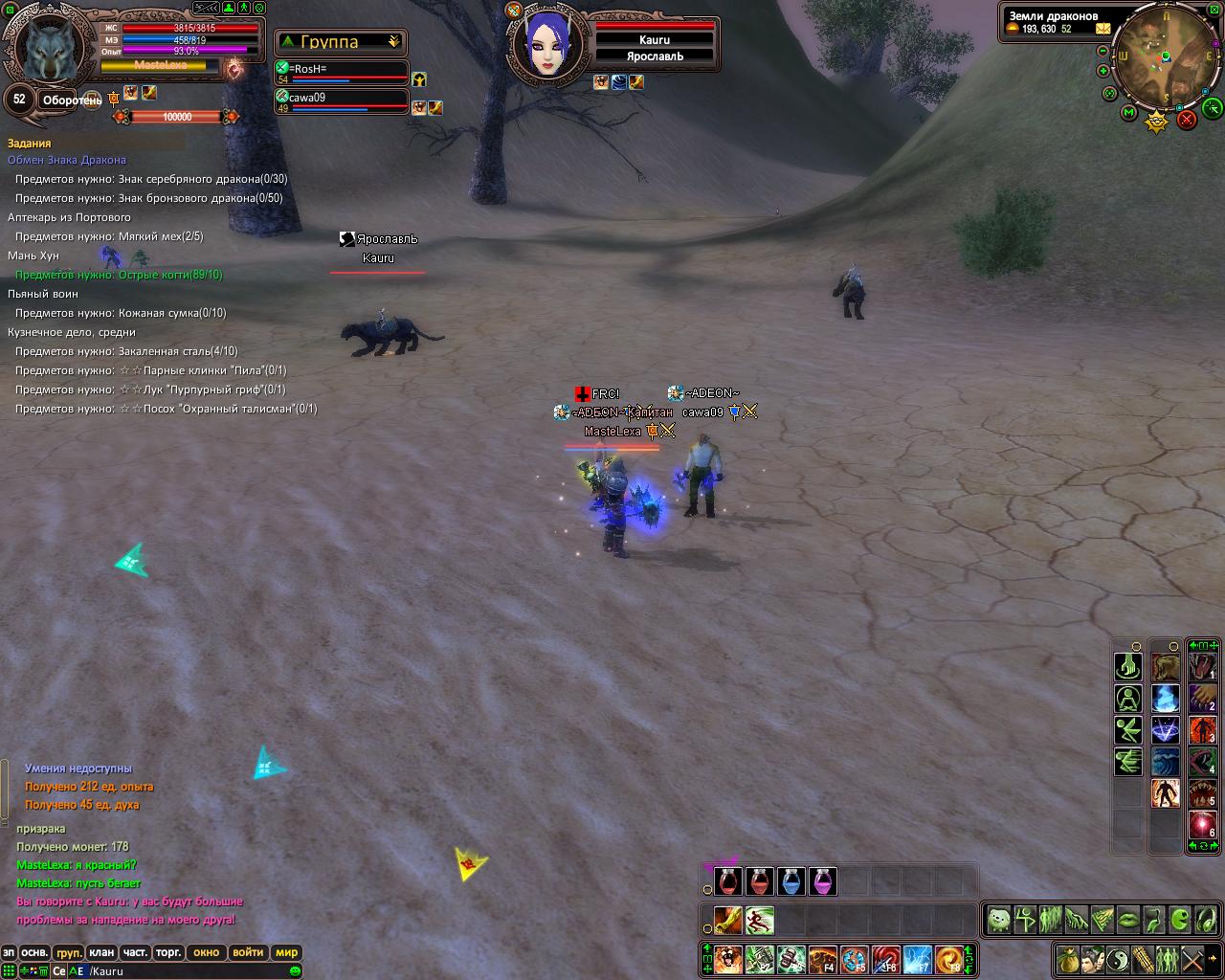Open the yin-yang skills menu icon
1225x980 pixels.
[x=1117, y=958]
